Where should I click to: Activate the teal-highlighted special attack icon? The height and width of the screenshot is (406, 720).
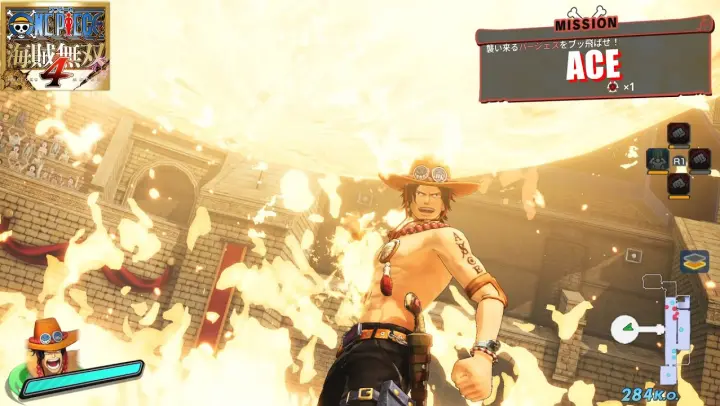tap(657, 159)
